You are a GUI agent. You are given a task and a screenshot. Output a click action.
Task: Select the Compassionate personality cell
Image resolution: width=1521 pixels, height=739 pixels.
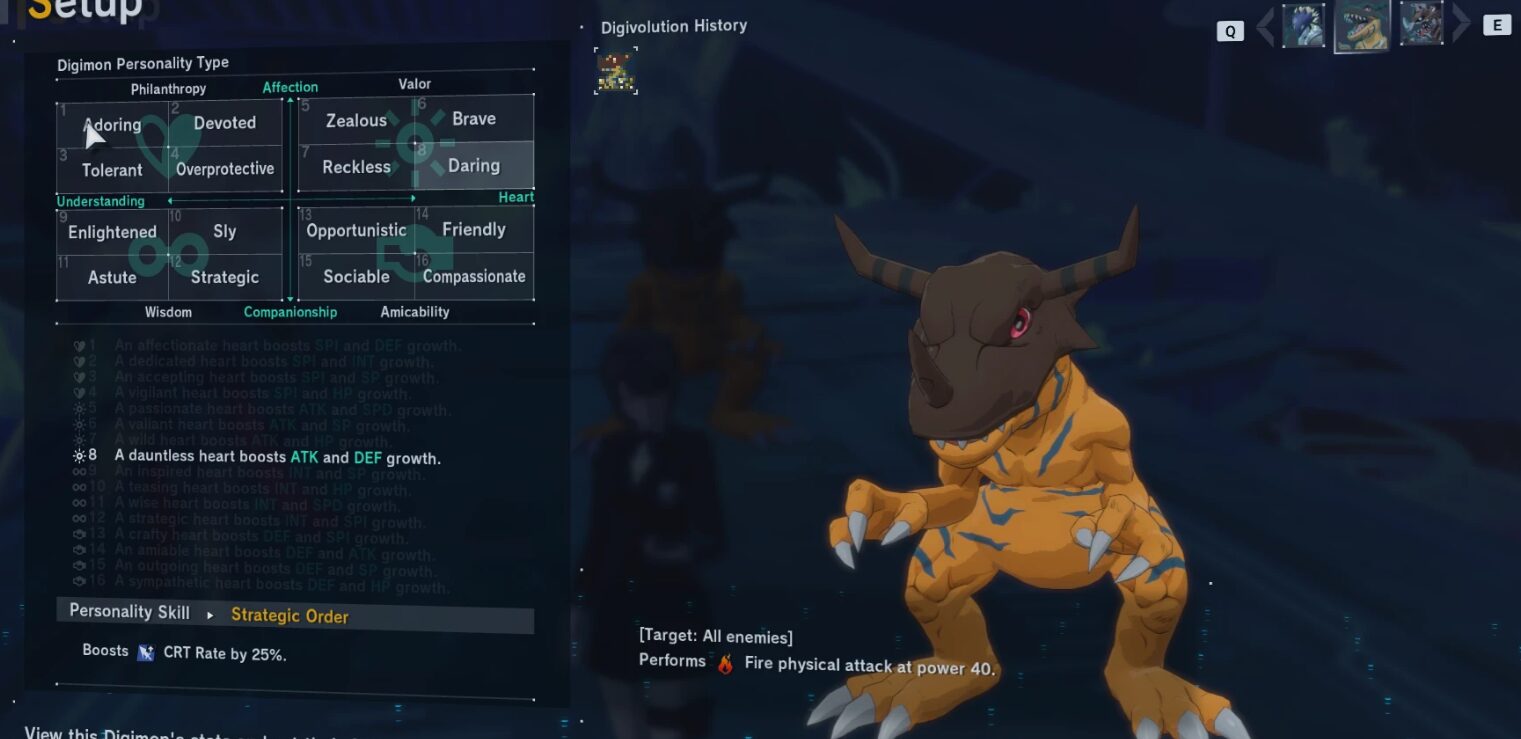[x=474, y=276]
